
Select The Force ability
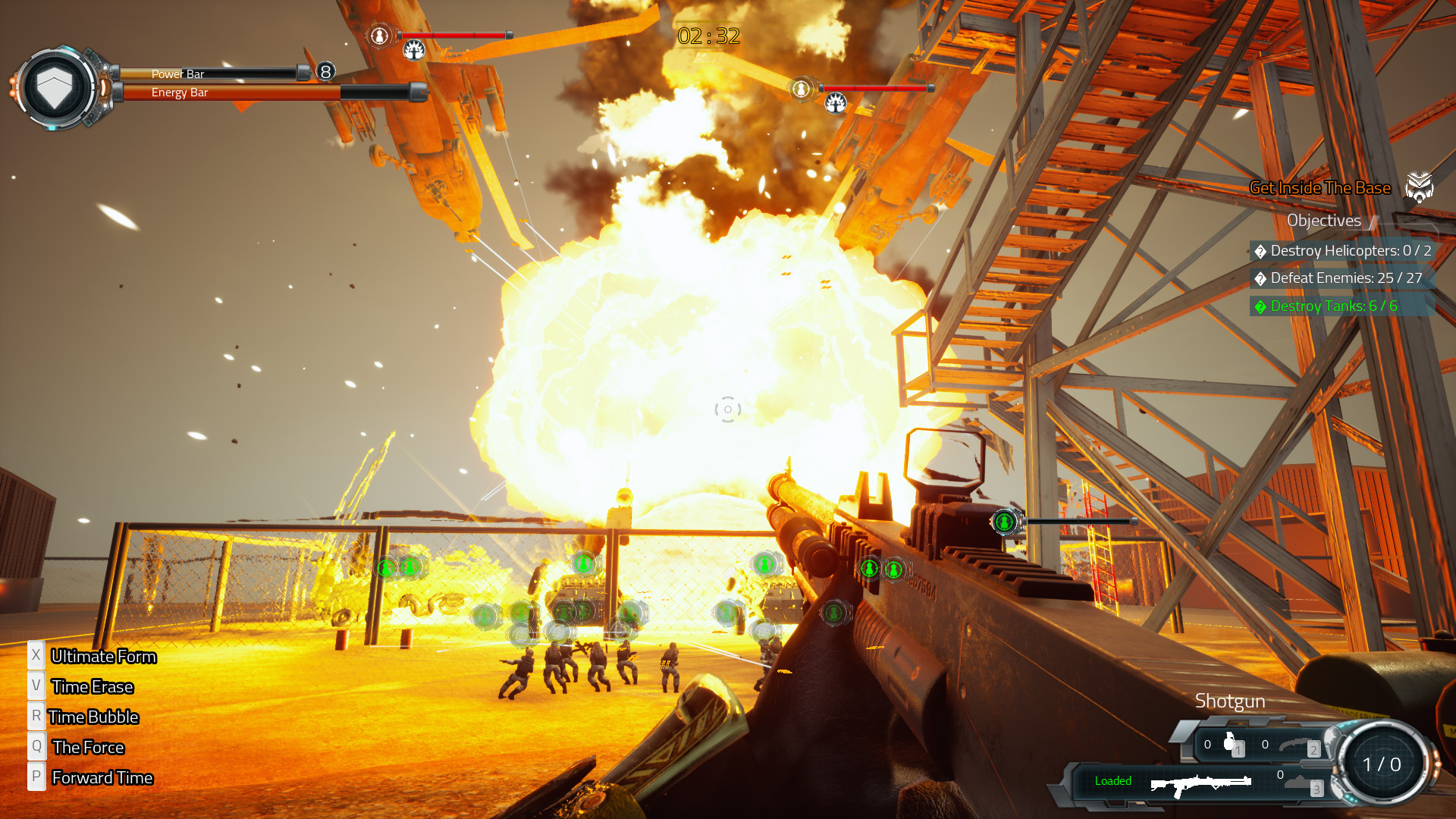coord(88,748)
